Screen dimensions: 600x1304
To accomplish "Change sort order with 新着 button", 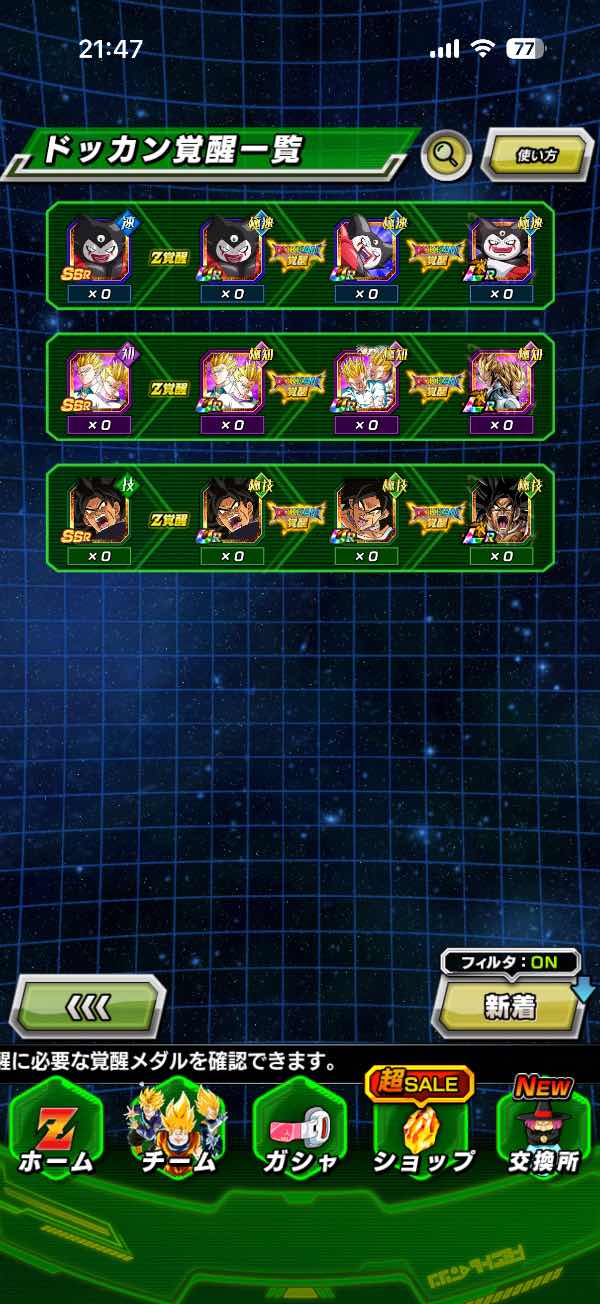I will click(510, 1007).
